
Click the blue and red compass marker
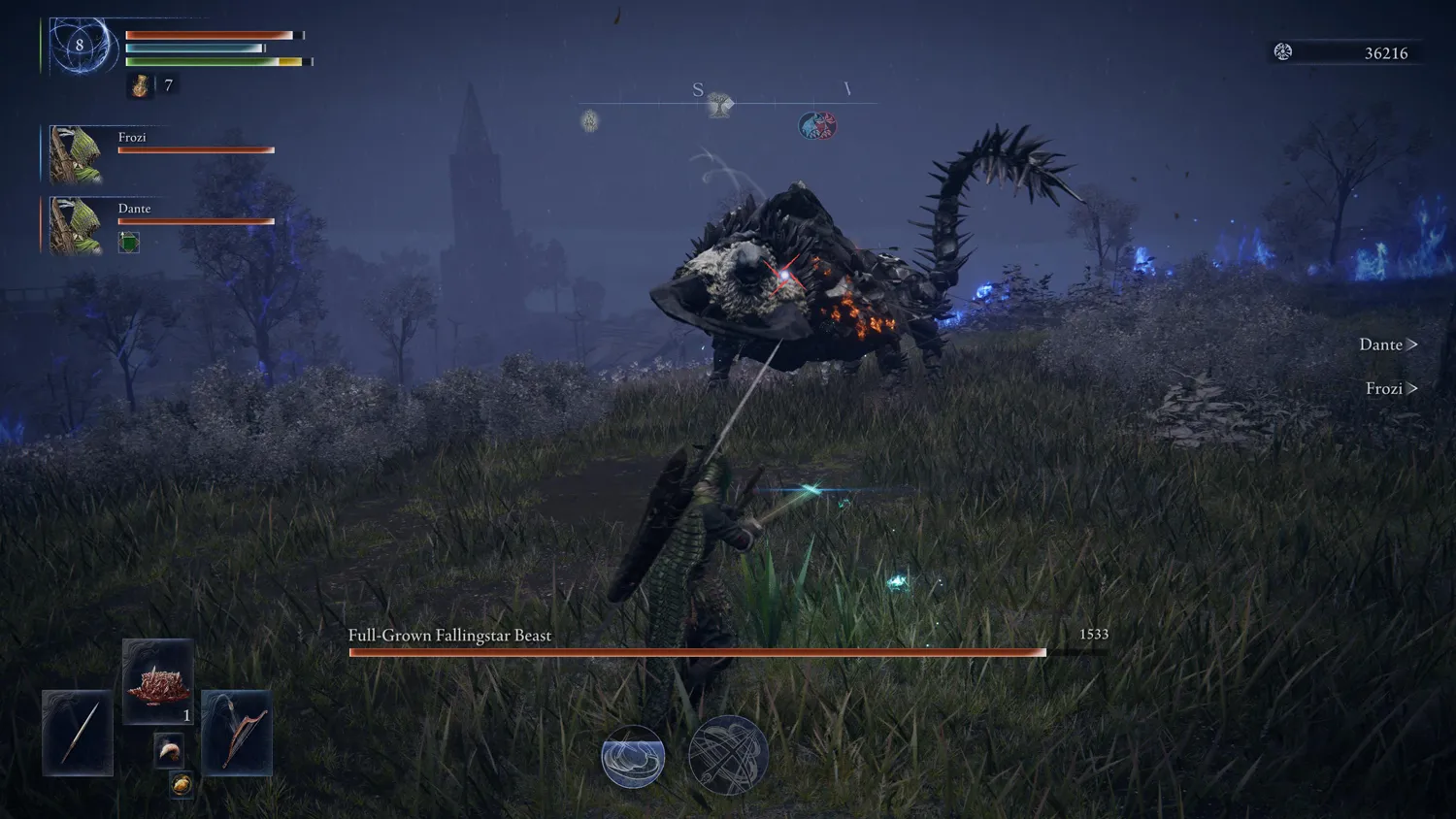tap(817, 125)
